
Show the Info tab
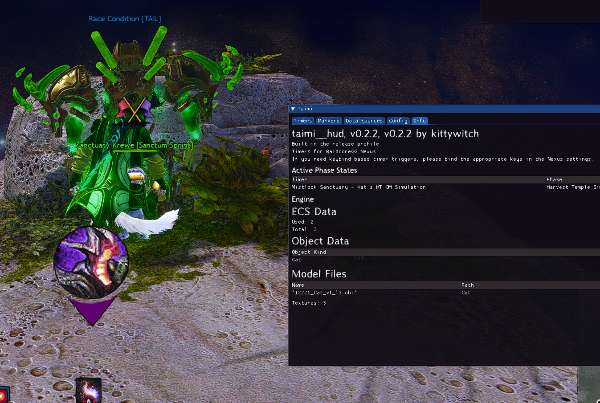pos(420,119)
